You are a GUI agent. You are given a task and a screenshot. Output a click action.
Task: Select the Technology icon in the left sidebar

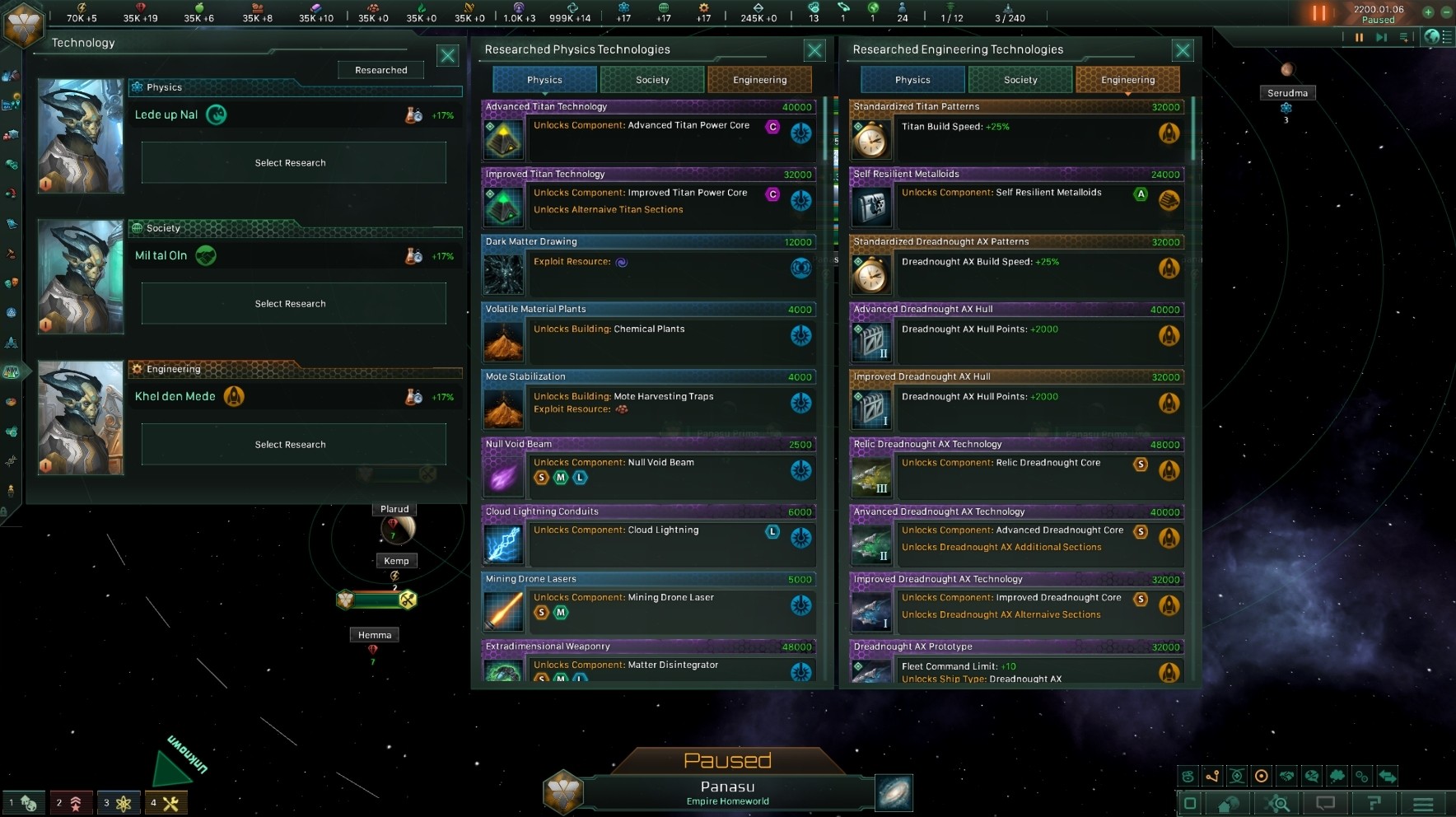point(12,371)
